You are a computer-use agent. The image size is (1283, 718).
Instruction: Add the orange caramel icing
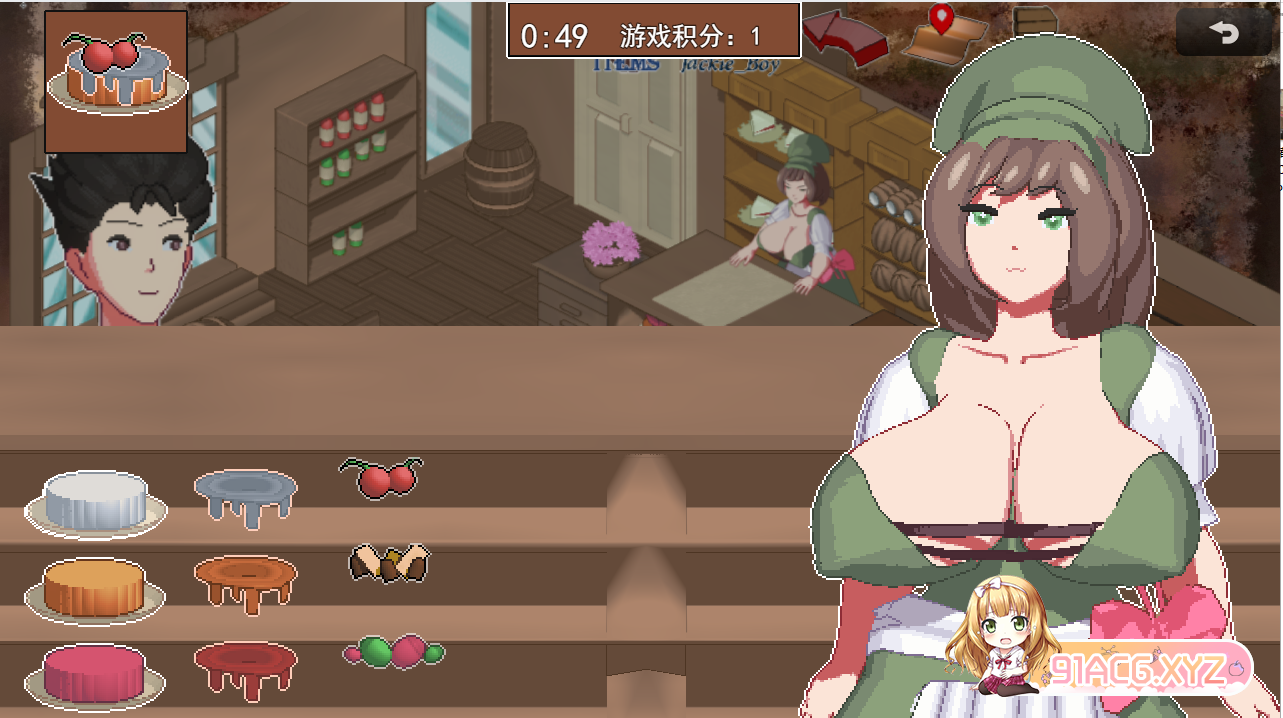245,580
